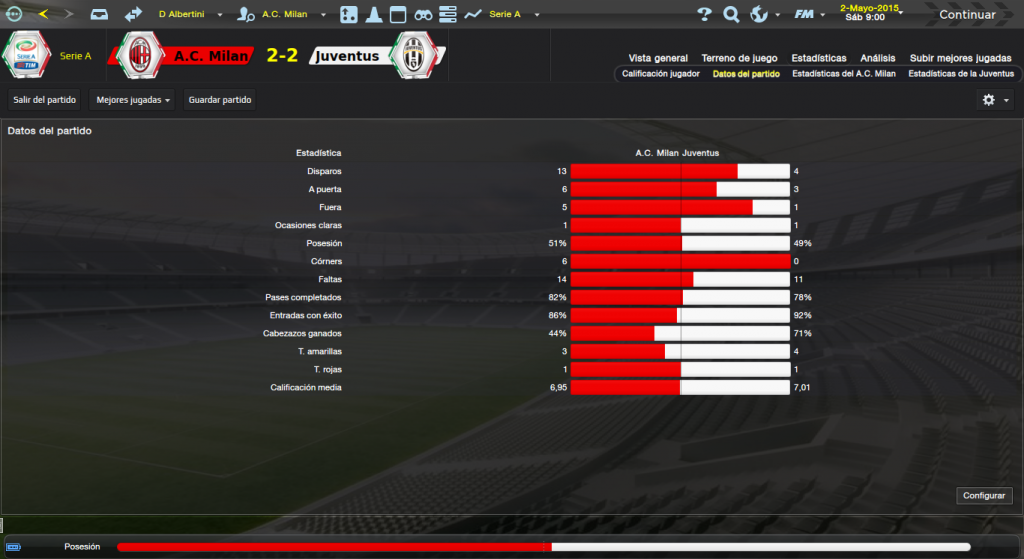The width and height of the screenshot is (1024, 559).
Task: Switch to the Vista general tab
Action: click(x=658, y=58)
